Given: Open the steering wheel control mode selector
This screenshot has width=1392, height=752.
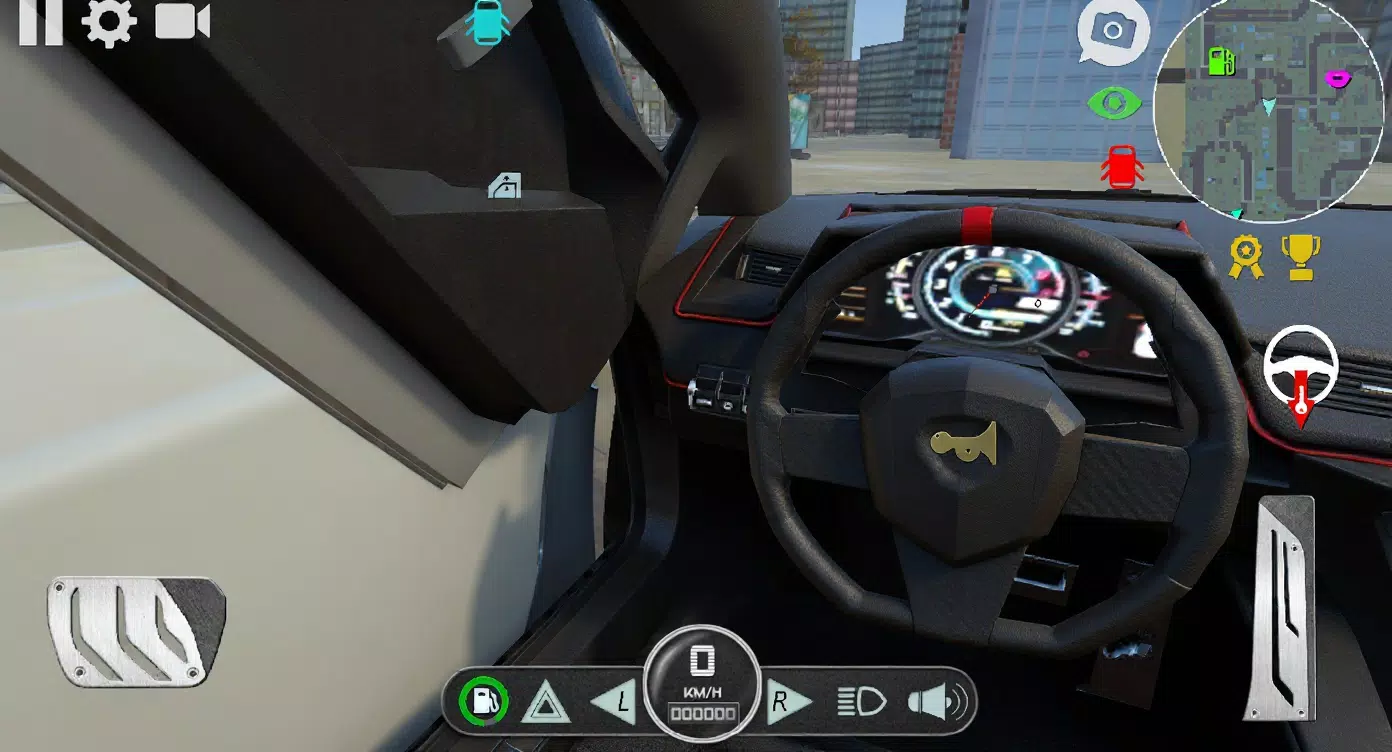Looking at the screenshot, I should click(1303, 370).
